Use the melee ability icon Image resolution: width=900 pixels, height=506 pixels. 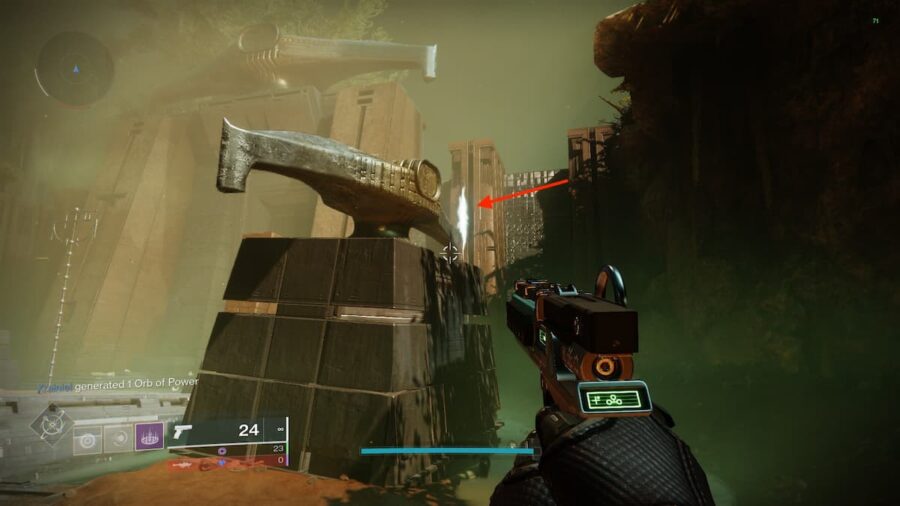(119, 438)
